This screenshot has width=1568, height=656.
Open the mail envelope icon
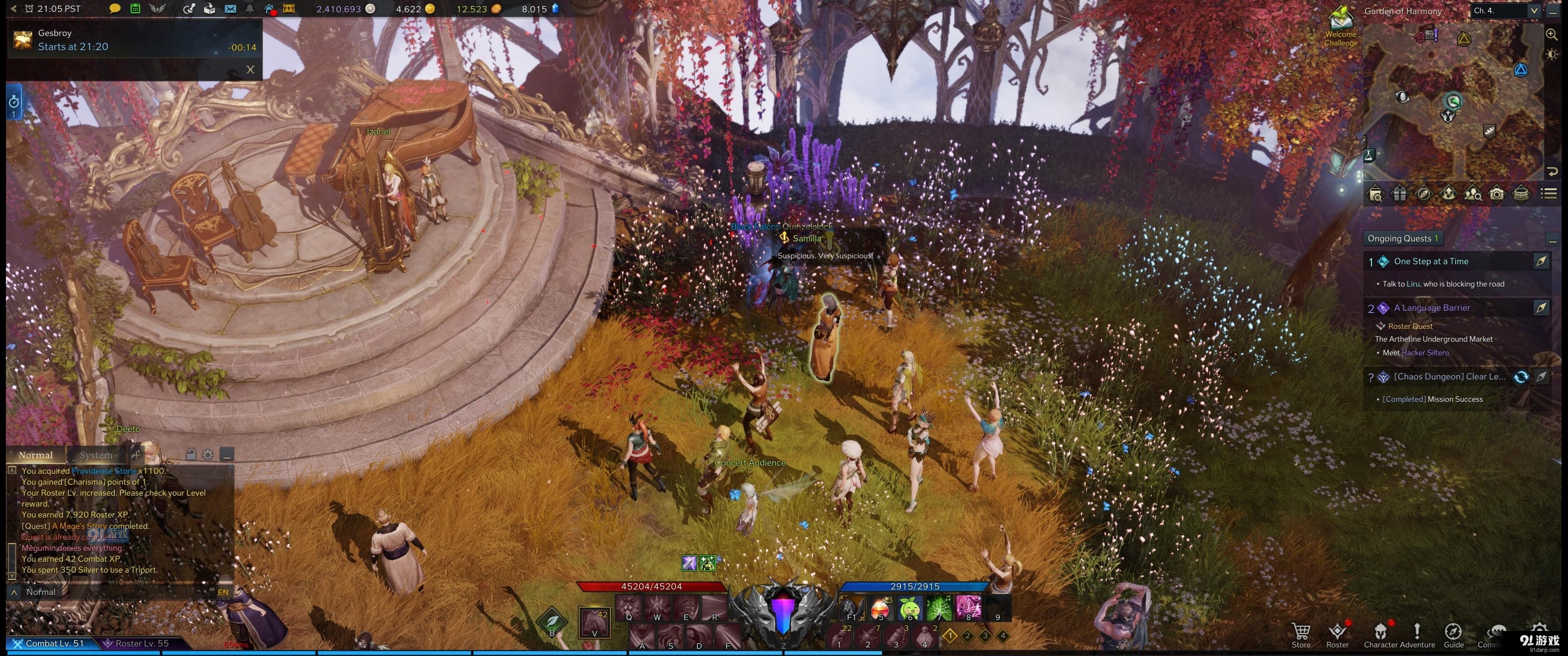click(229, 9)
